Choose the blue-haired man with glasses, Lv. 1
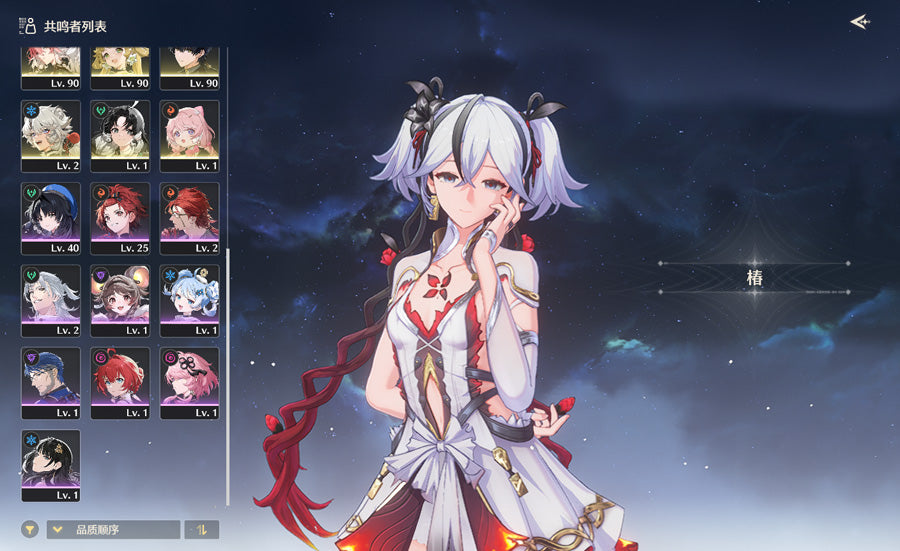The width and height of the screenshot is (900, 551). (51, 383)
